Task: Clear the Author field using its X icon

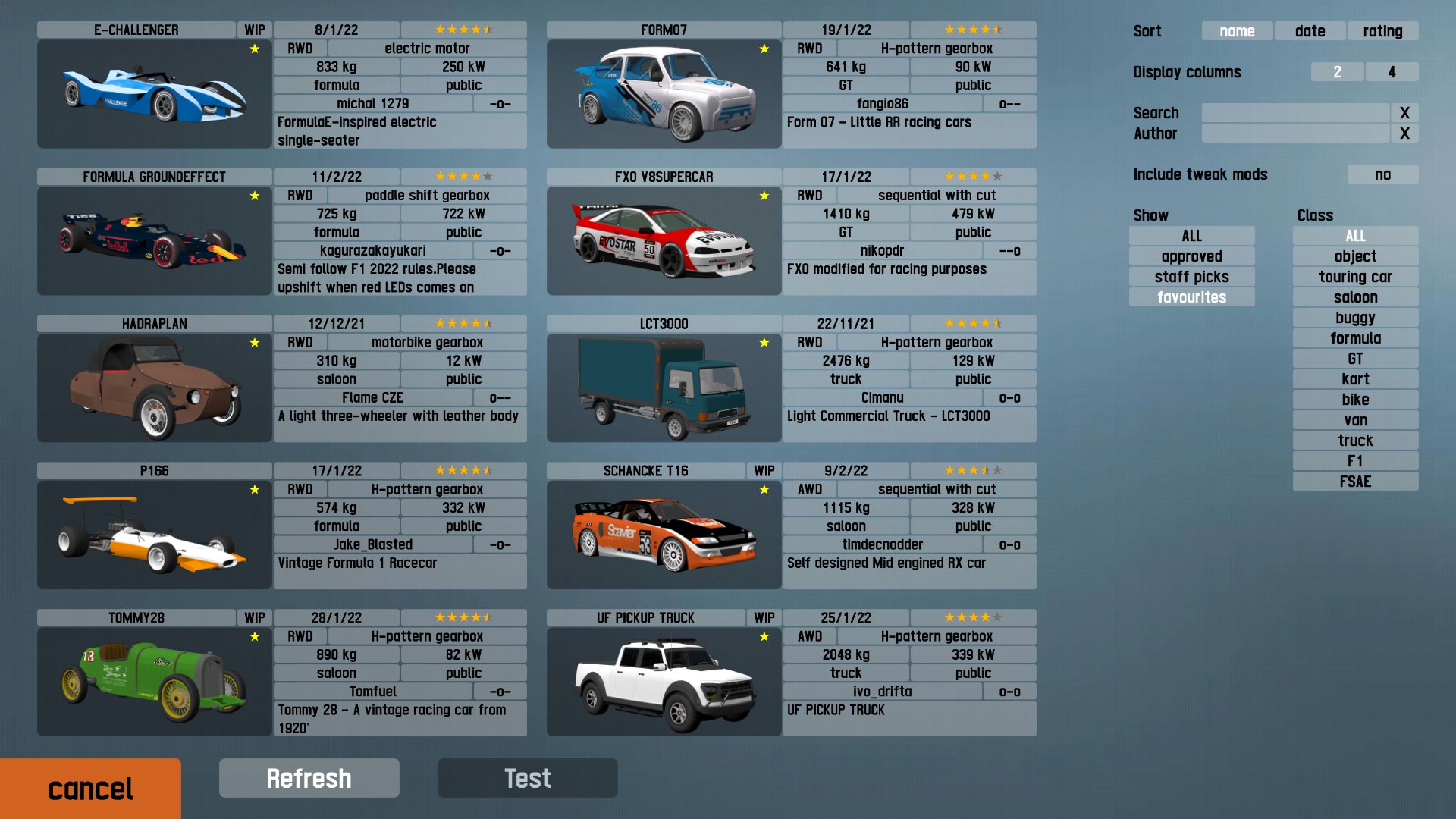Action: 1407,133
